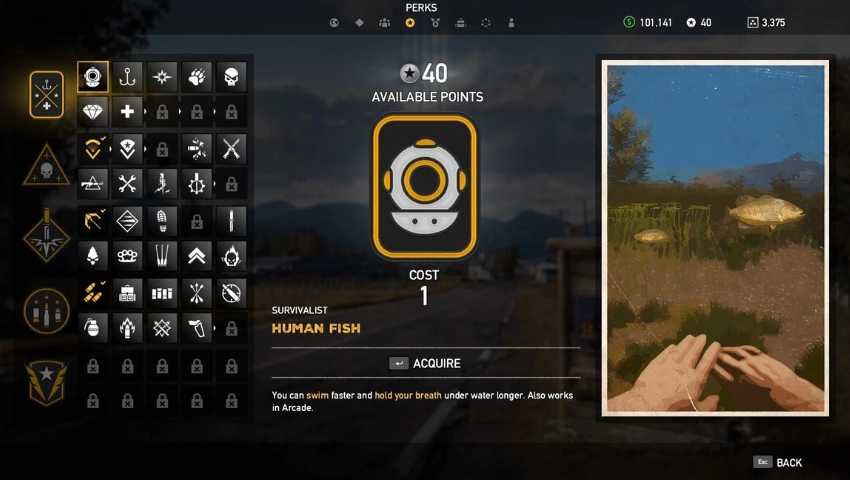The image size is (850, 480).
Task: Select the medical cross perk
Action: 127,111
